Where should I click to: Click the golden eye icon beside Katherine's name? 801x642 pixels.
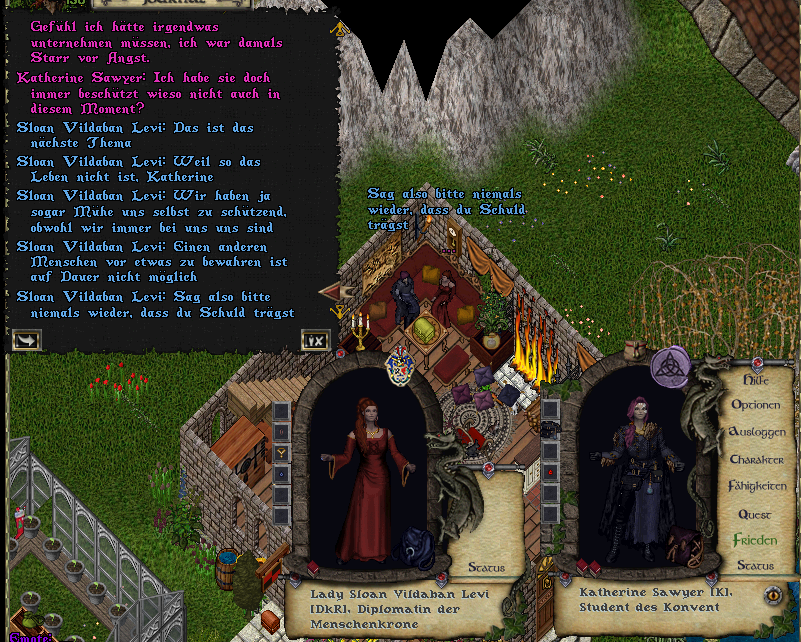coord(772,596)
